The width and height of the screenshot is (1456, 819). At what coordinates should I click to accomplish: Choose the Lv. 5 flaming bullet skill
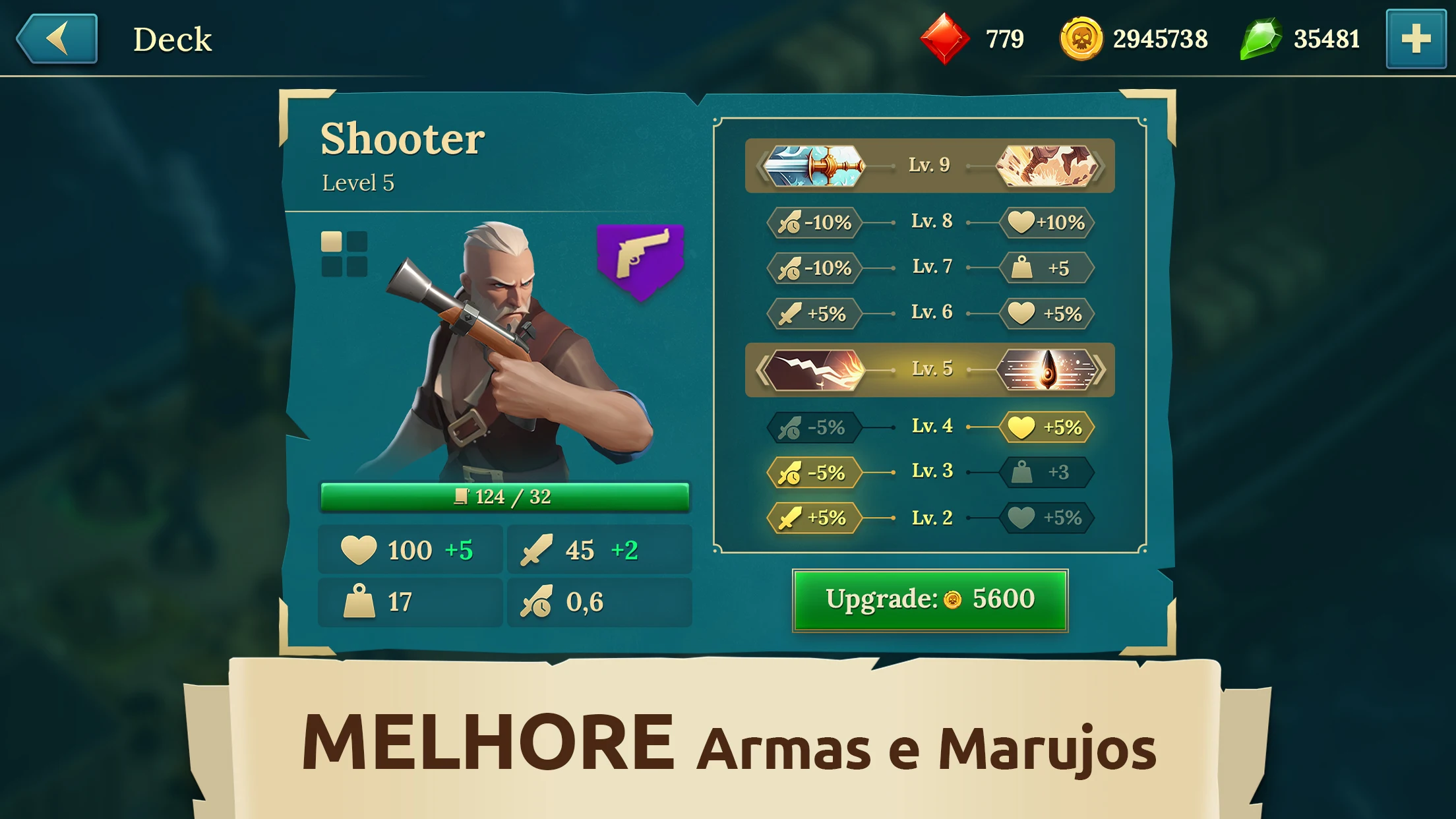1047,369
